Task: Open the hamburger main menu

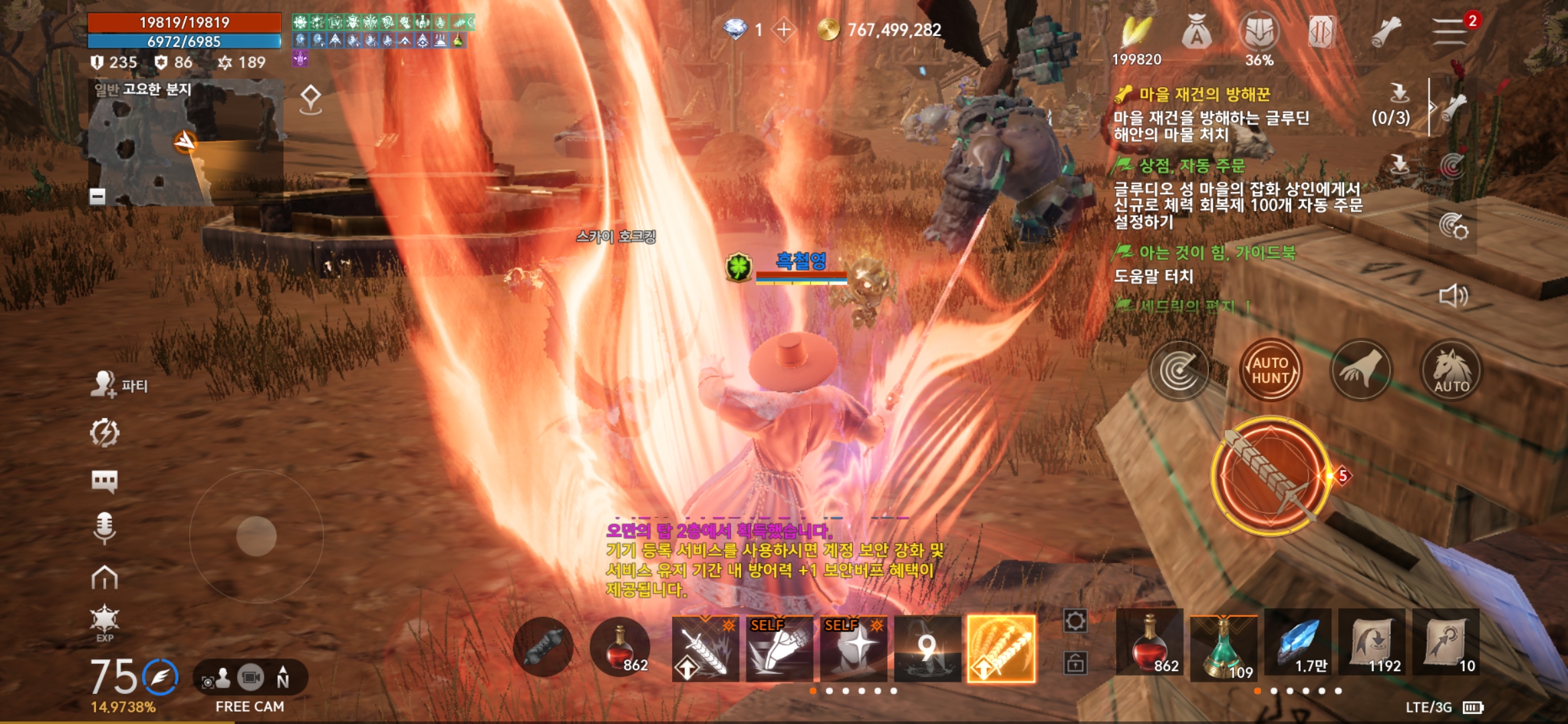Action: [1449, 31]
